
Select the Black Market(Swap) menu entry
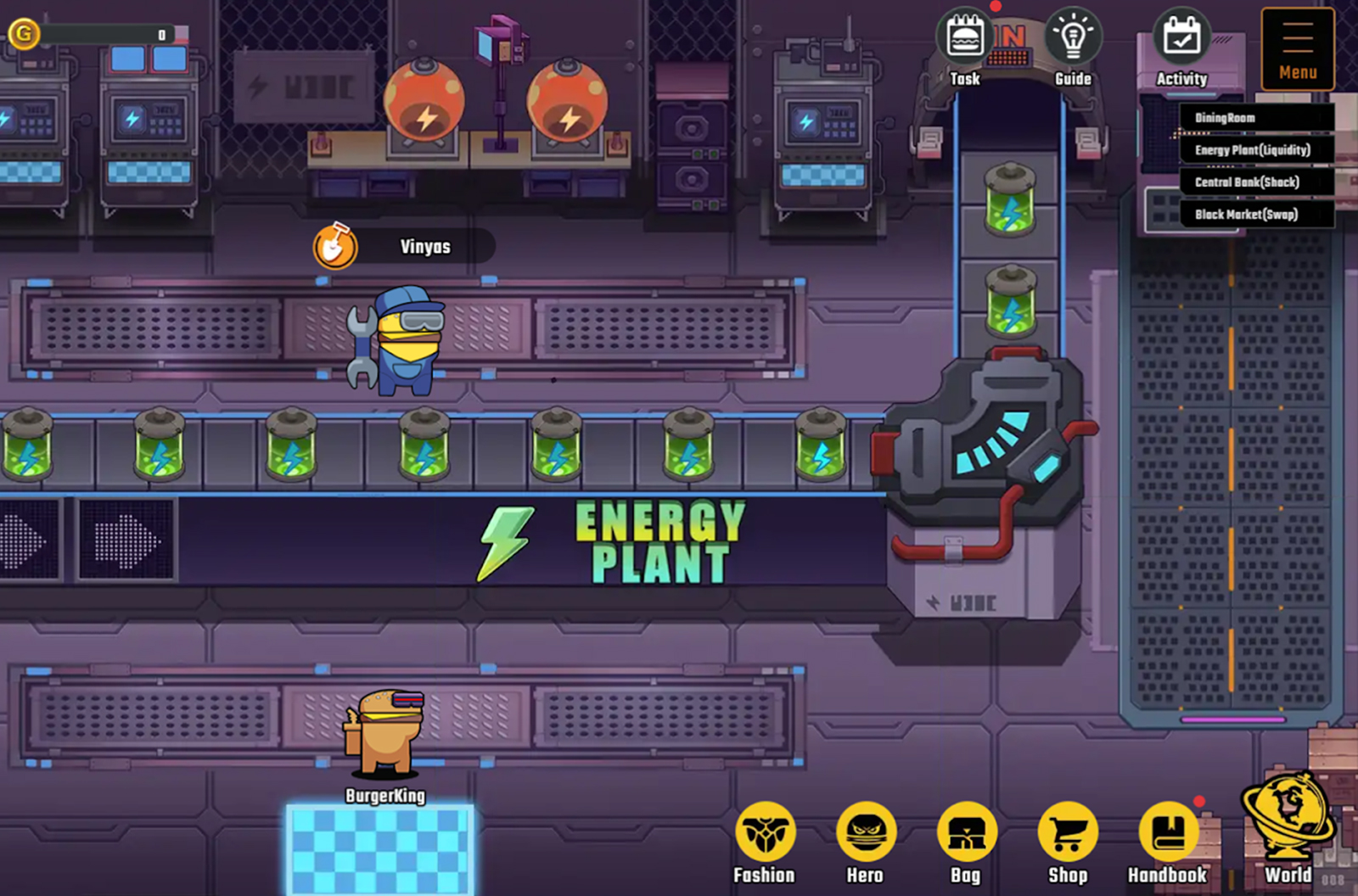[x=1245, y=215]
